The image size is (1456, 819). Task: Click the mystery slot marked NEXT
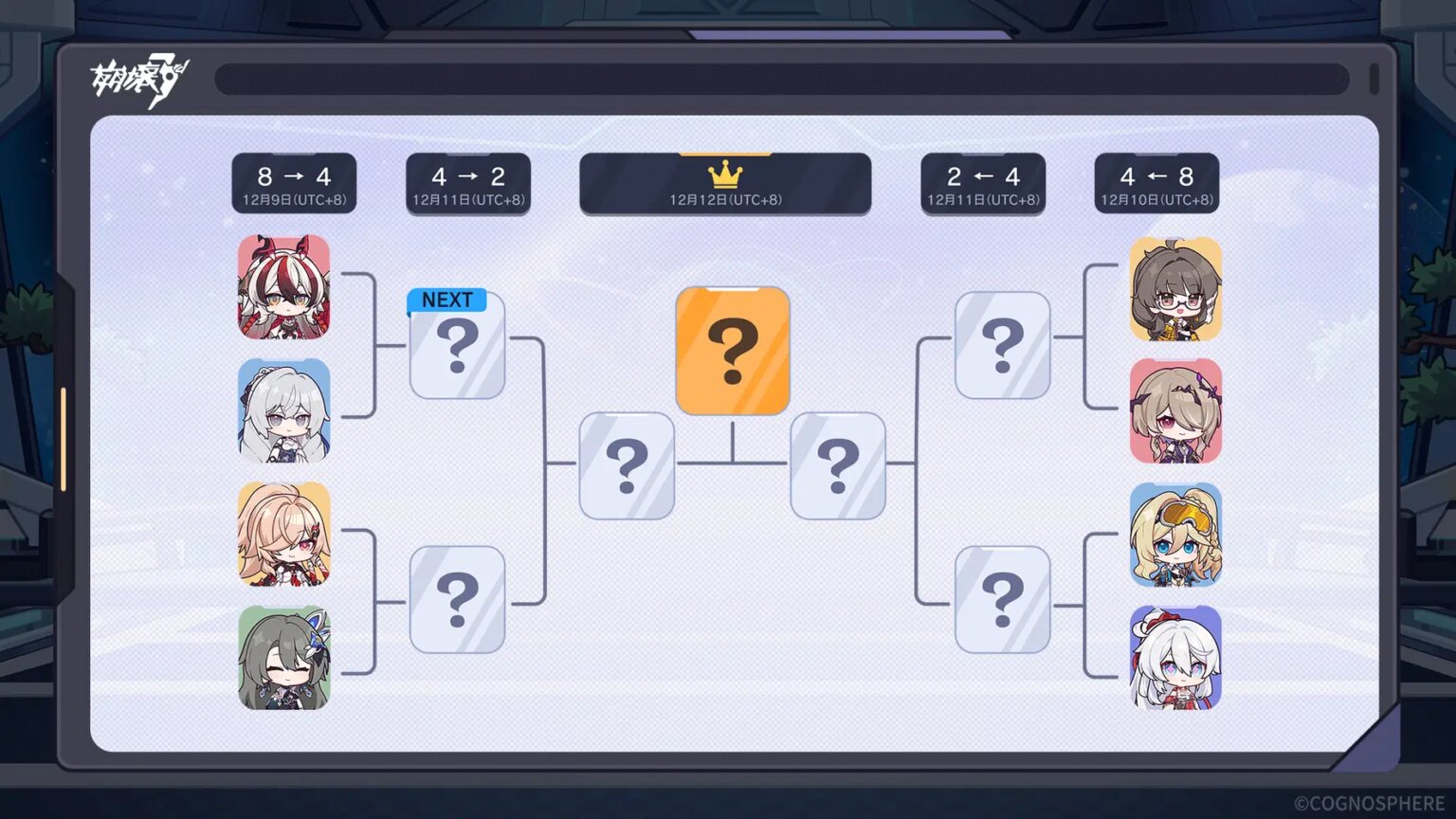[x=457, y=351]
